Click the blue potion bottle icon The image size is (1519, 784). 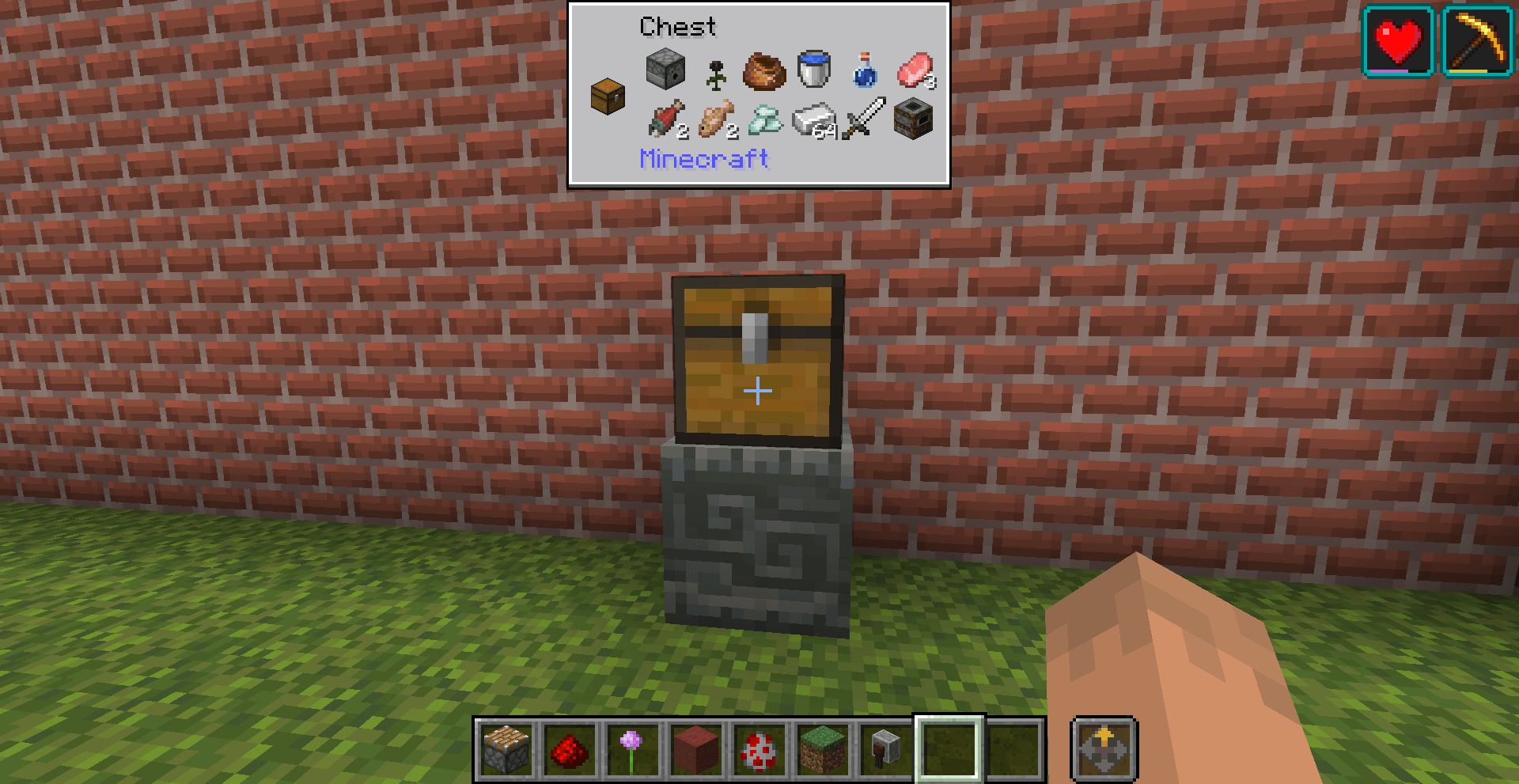tap(864, 71)
